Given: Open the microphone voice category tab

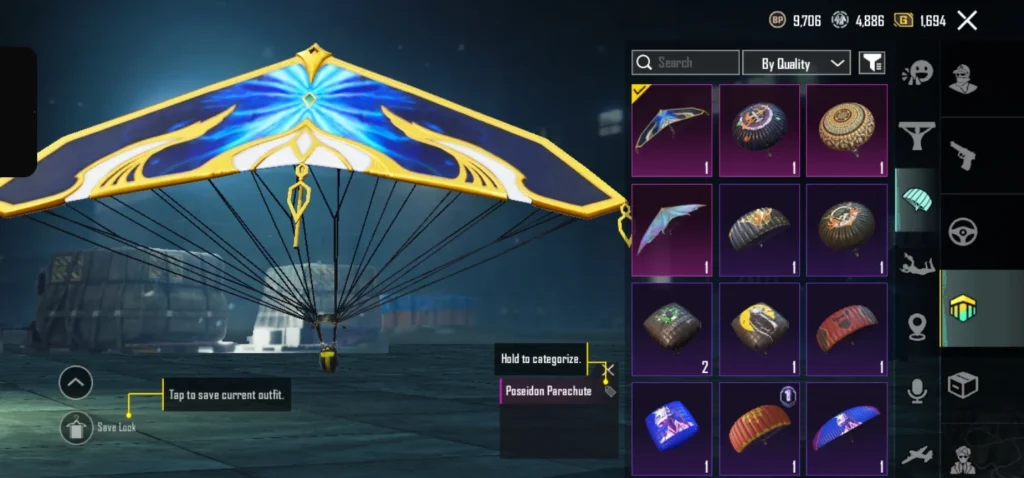Looking at the screenshot, I should (916, 391).
